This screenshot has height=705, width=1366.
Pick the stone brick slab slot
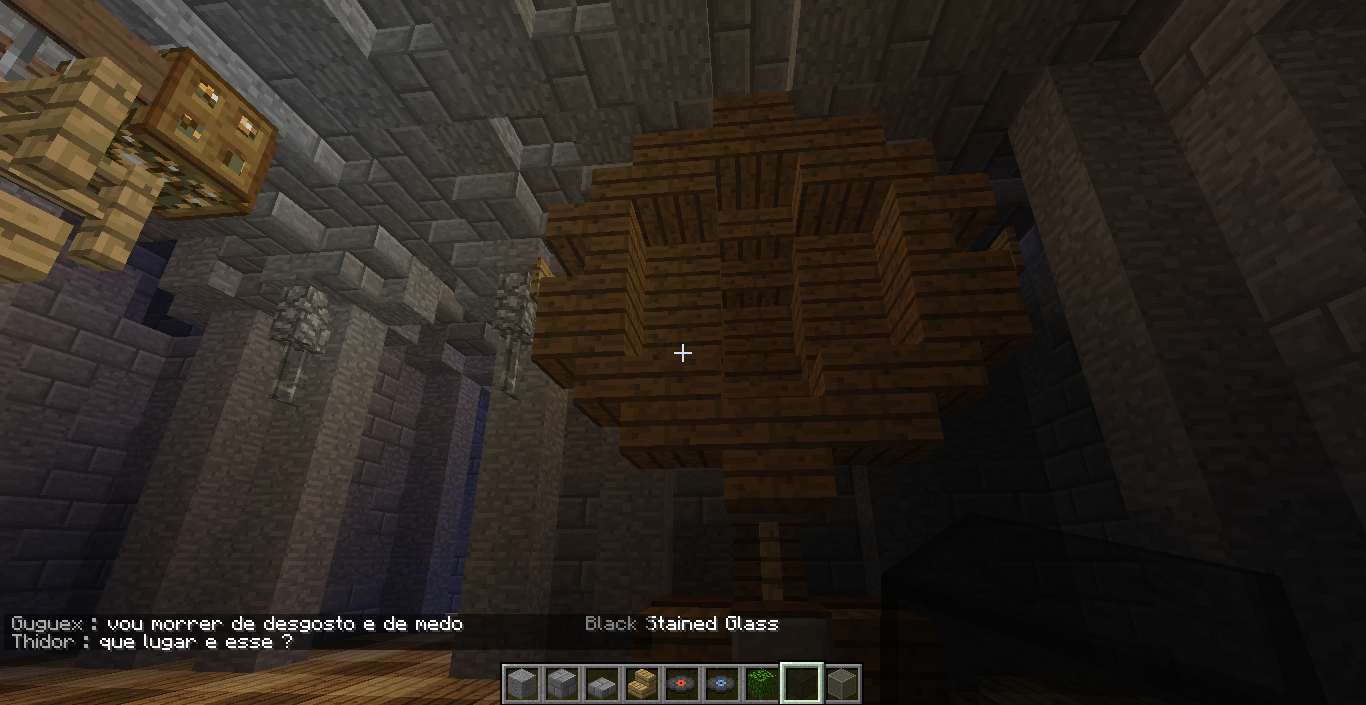[601, 684]
